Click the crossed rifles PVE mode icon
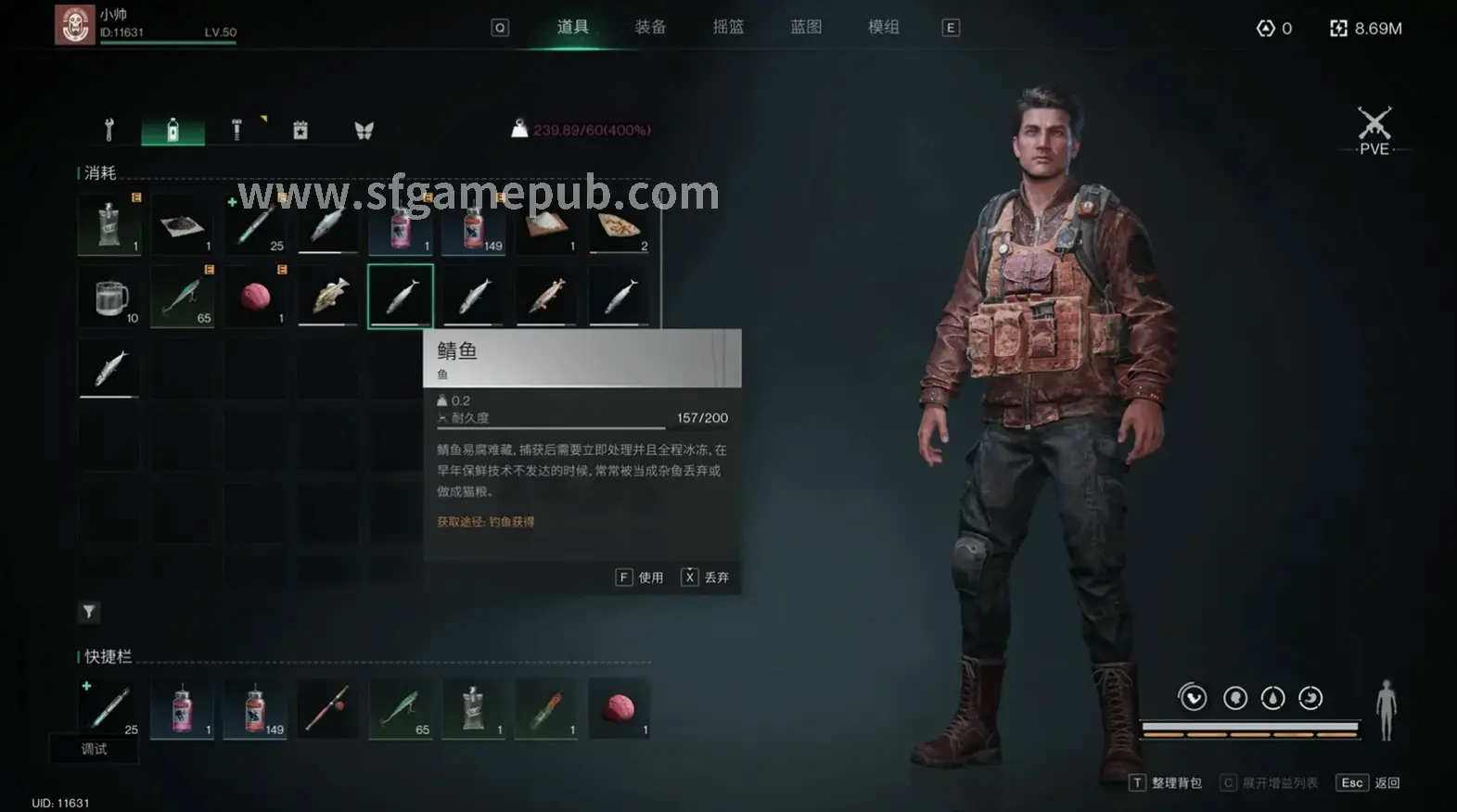Viewport: 1457px width, 812px height. click(1374, 121)
